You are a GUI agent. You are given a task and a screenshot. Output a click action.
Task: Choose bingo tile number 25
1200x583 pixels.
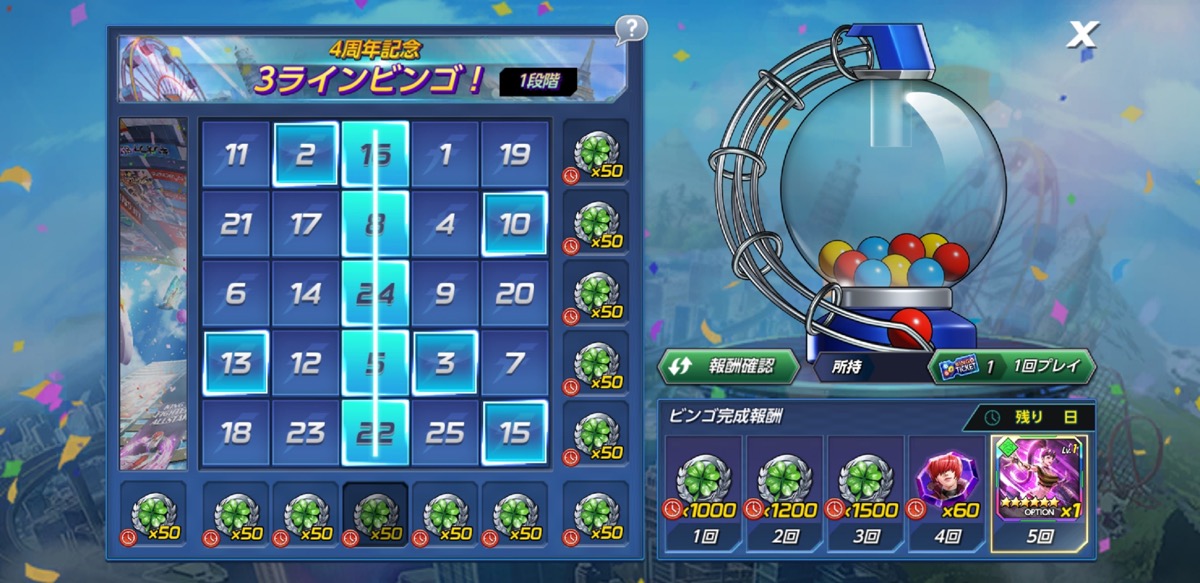pyautogui.click(x=445, y=433)
